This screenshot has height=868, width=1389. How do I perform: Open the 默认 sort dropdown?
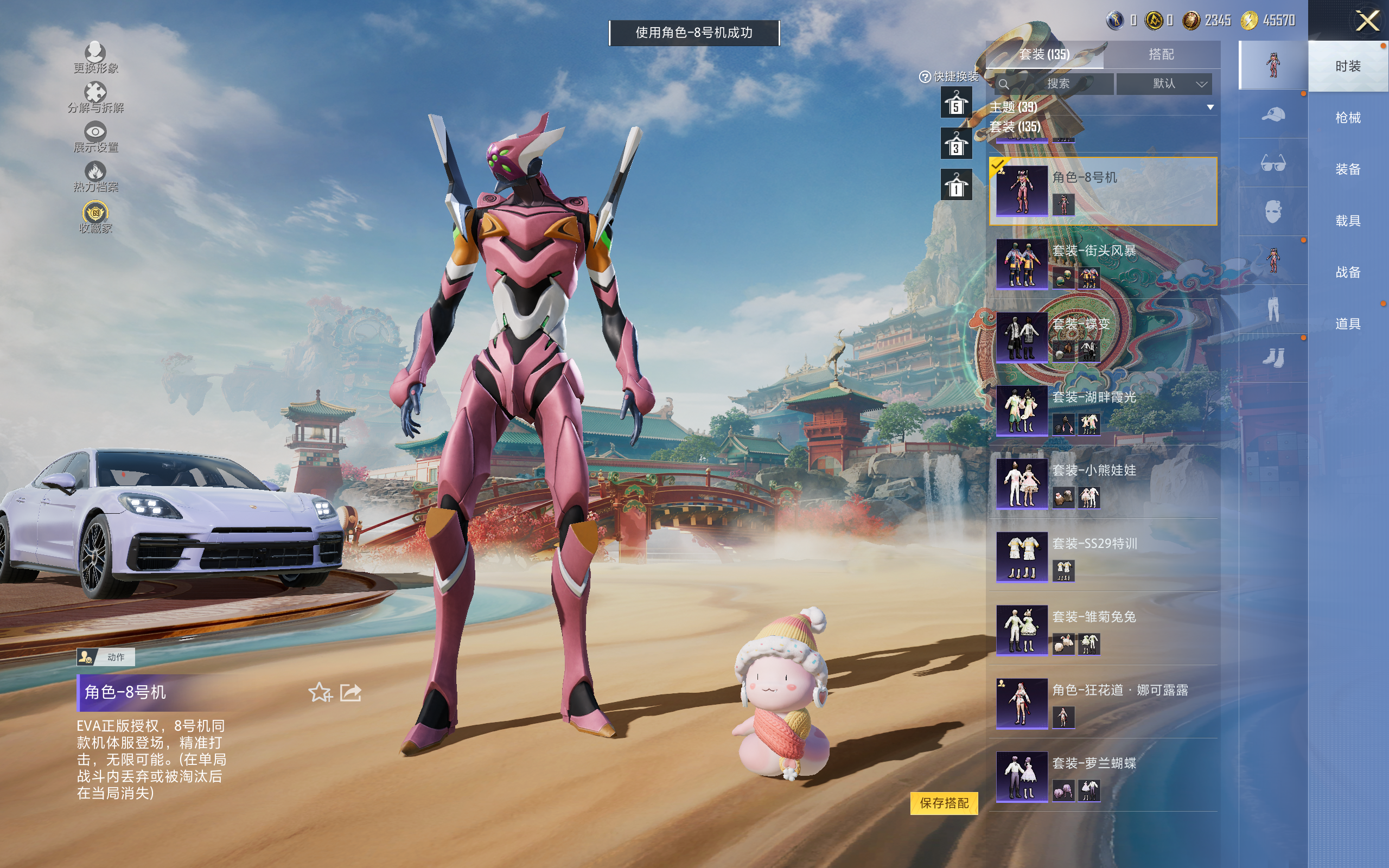pos(1164,84)
